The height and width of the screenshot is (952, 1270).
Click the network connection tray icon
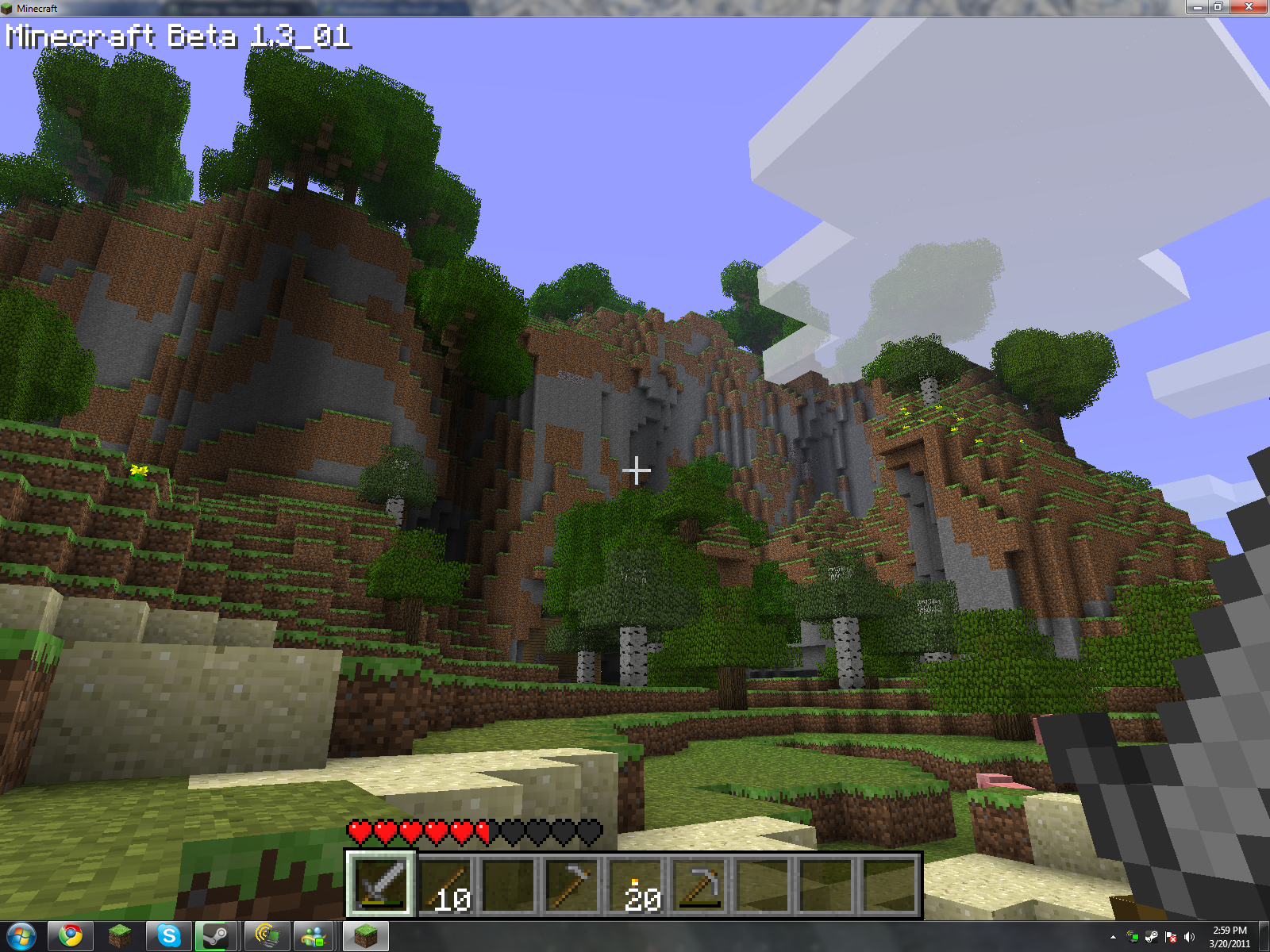tap(1133, 937)
